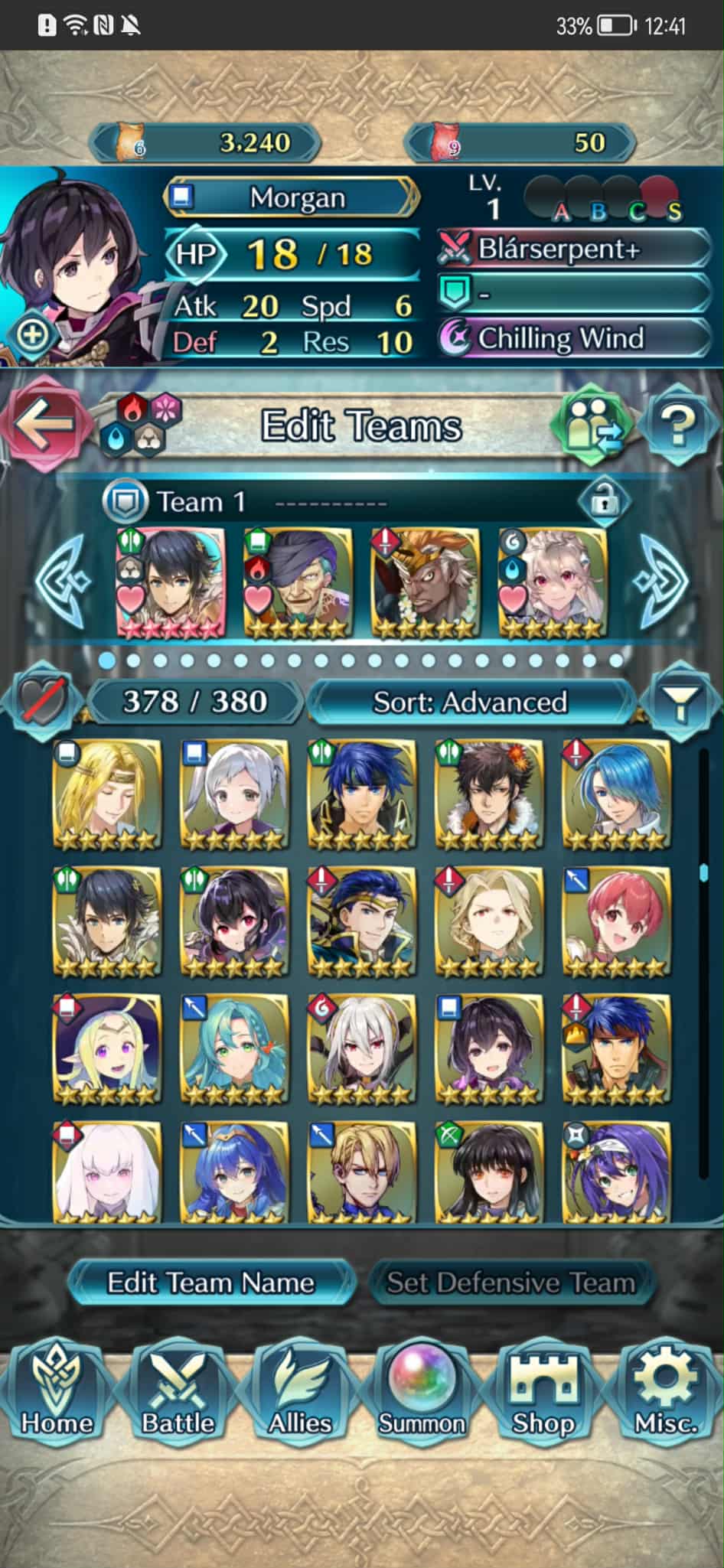Toggle the Team 1 lock icon
This screenshot has width=724, height=1568.
click(x=605, y=502)
